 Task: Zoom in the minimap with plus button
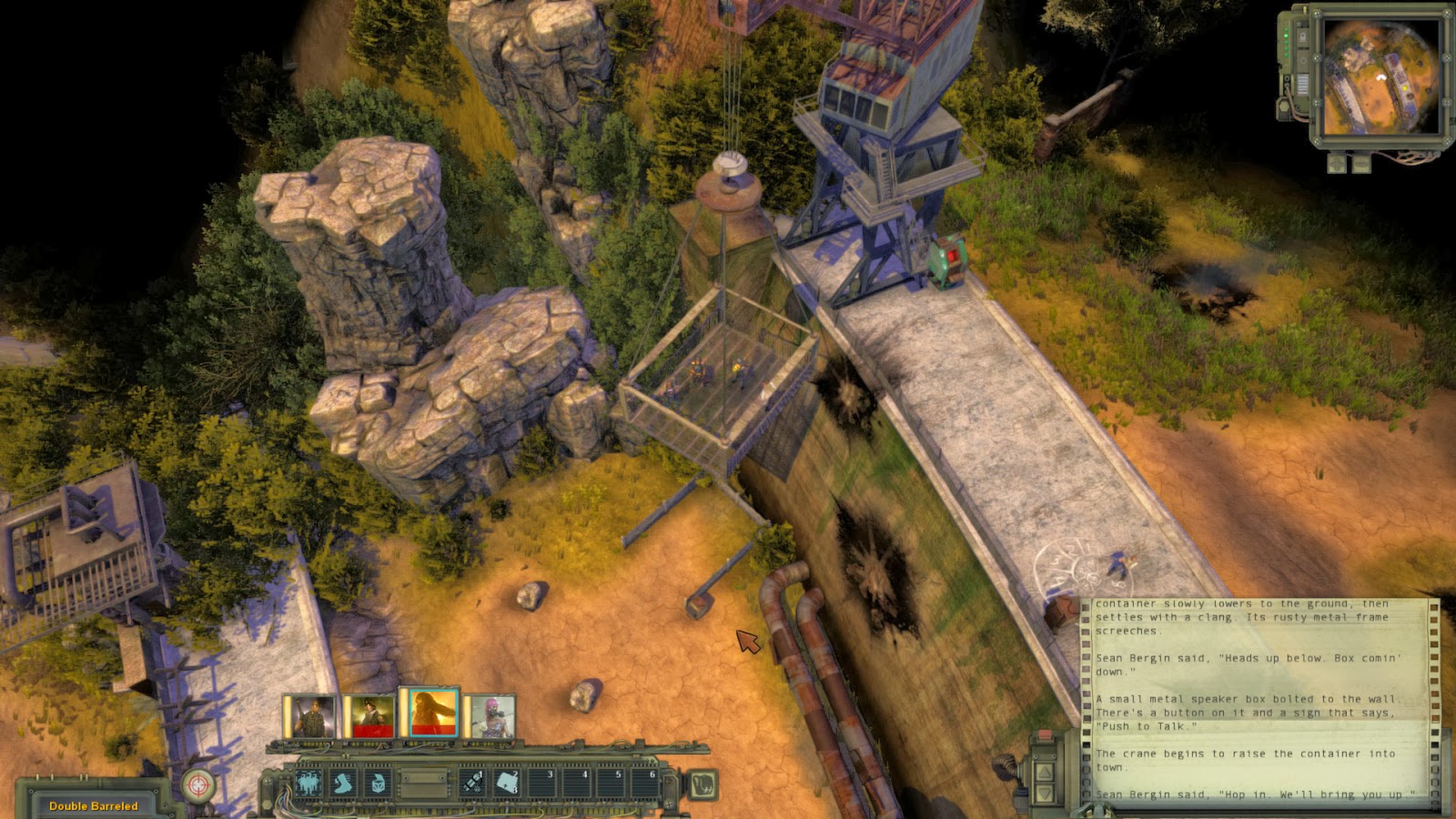(1336, 164)
